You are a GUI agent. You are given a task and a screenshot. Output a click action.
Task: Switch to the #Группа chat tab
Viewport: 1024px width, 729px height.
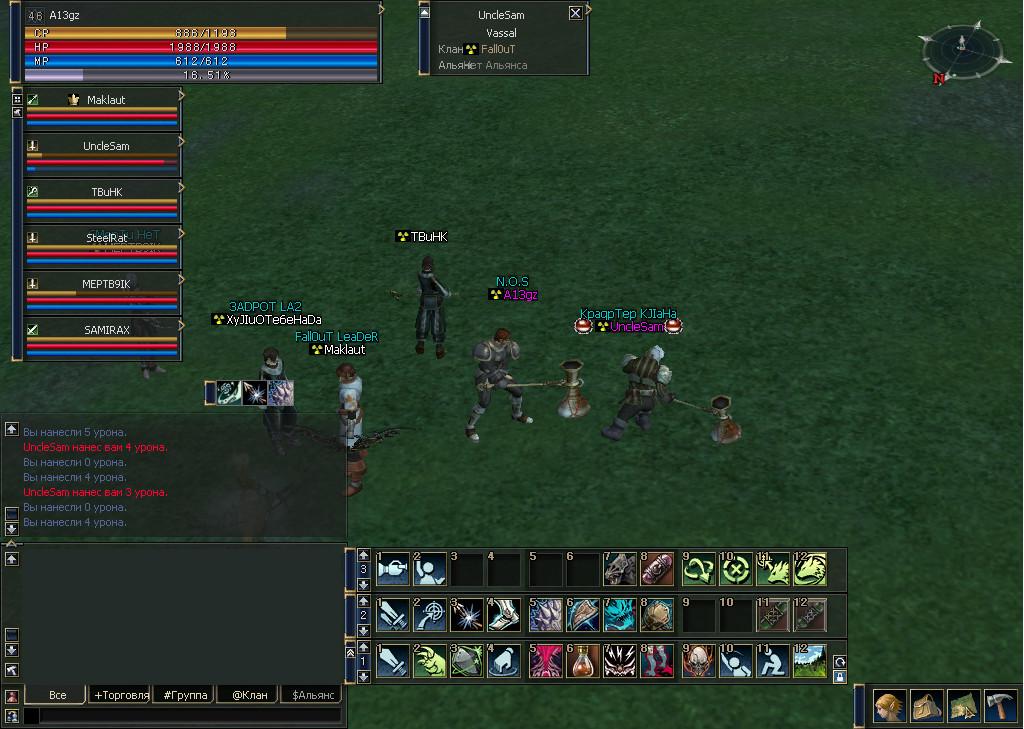coord(184,695)
